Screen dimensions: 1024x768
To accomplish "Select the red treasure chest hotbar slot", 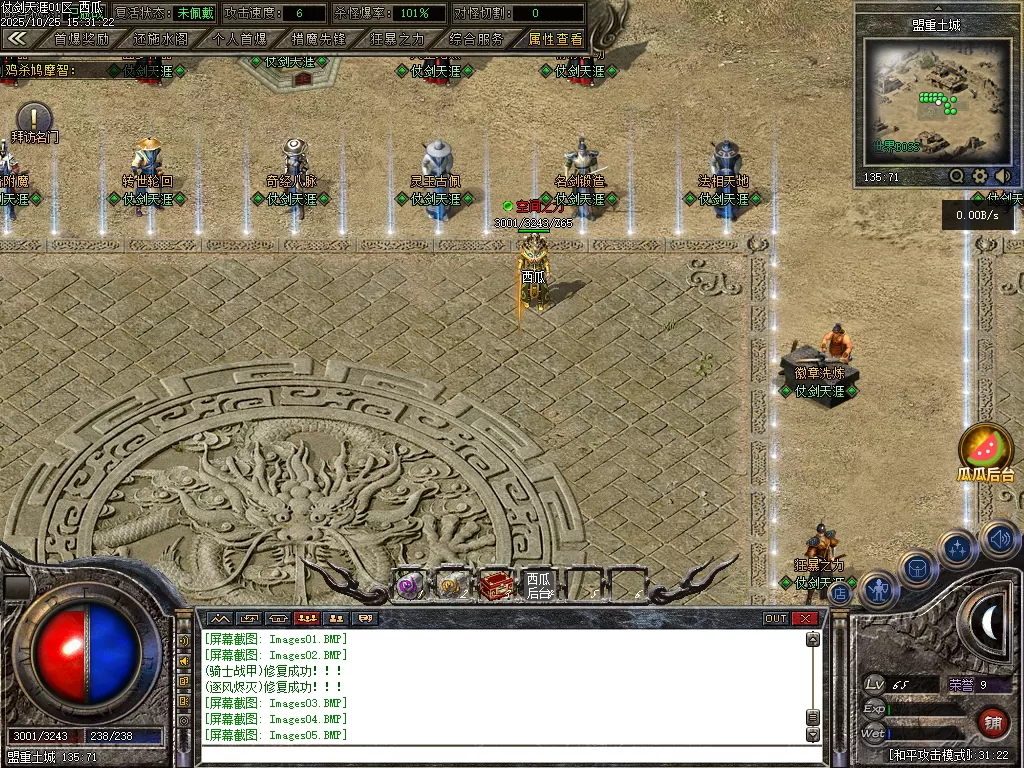I will [x=495, y=585].
